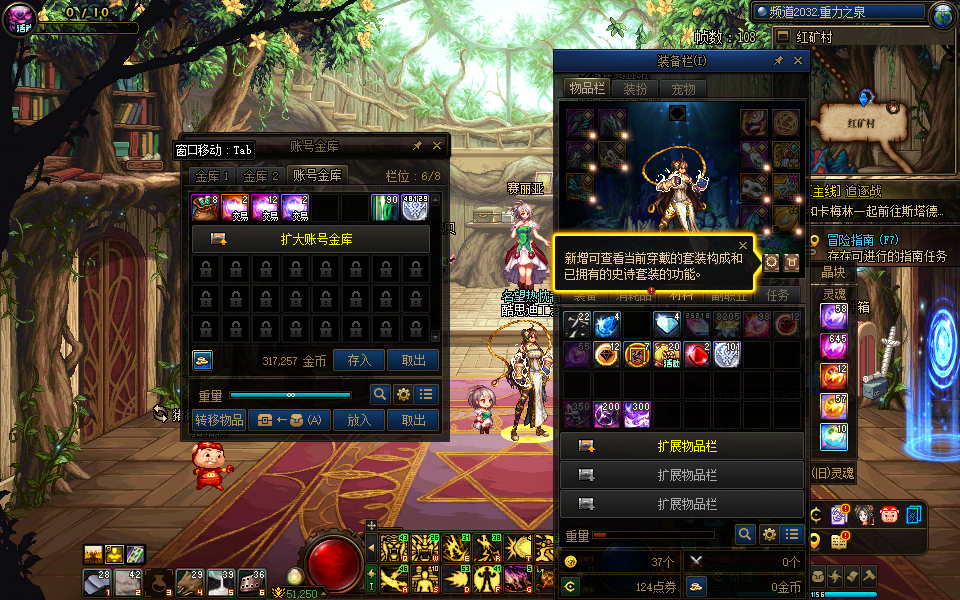Close the 装备栏 equipment window

coord(798,61)
